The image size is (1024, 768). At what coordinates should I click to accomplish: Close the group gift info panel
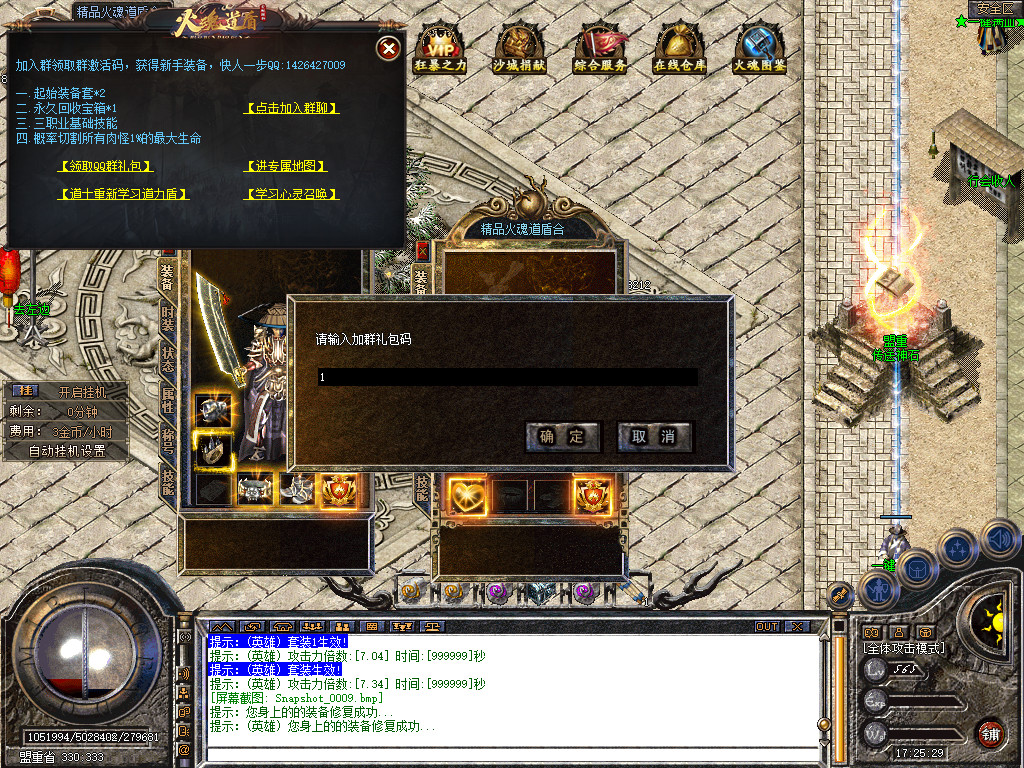pos(389,48)
